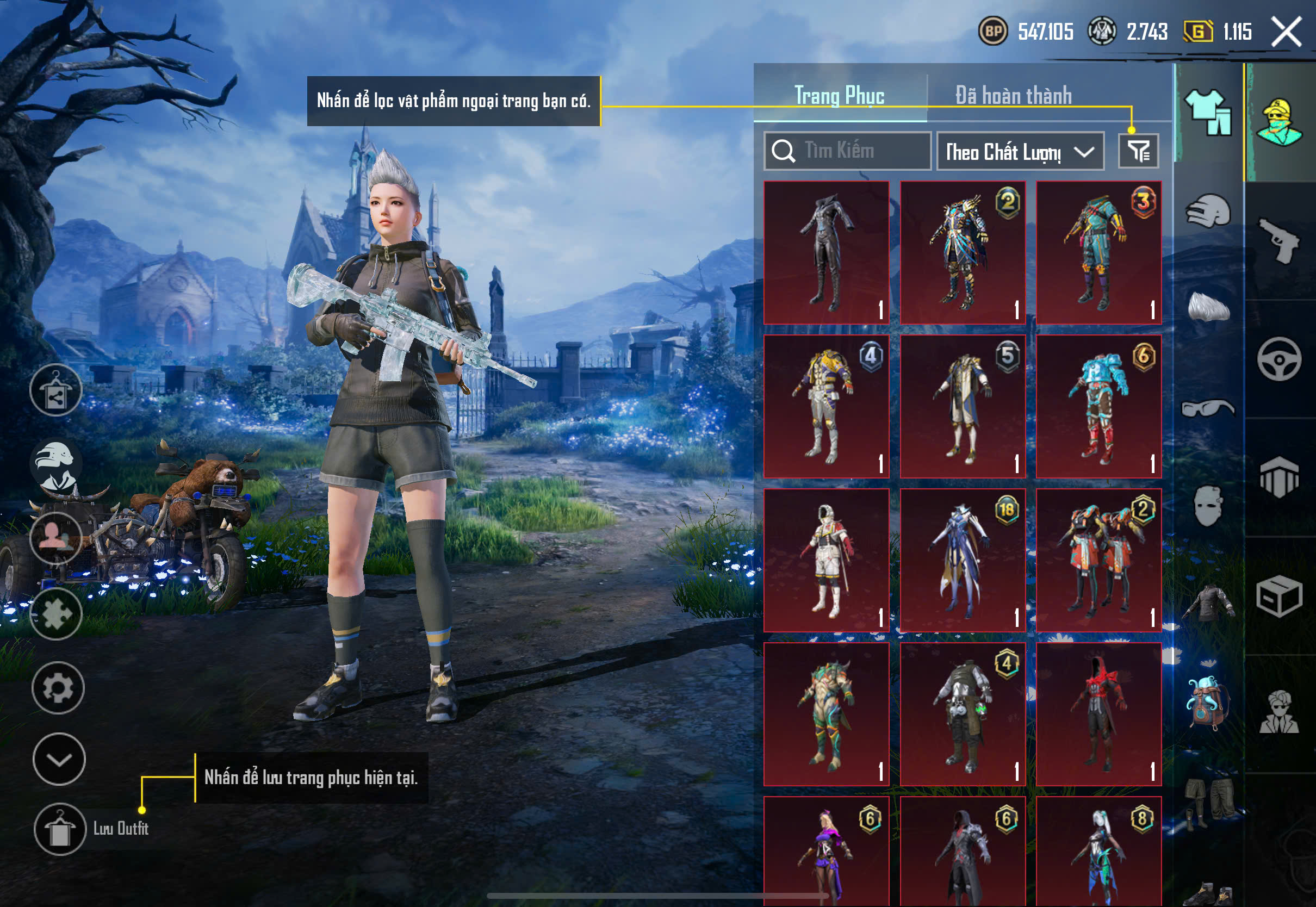Toggle the owned items filter button

1138,151
